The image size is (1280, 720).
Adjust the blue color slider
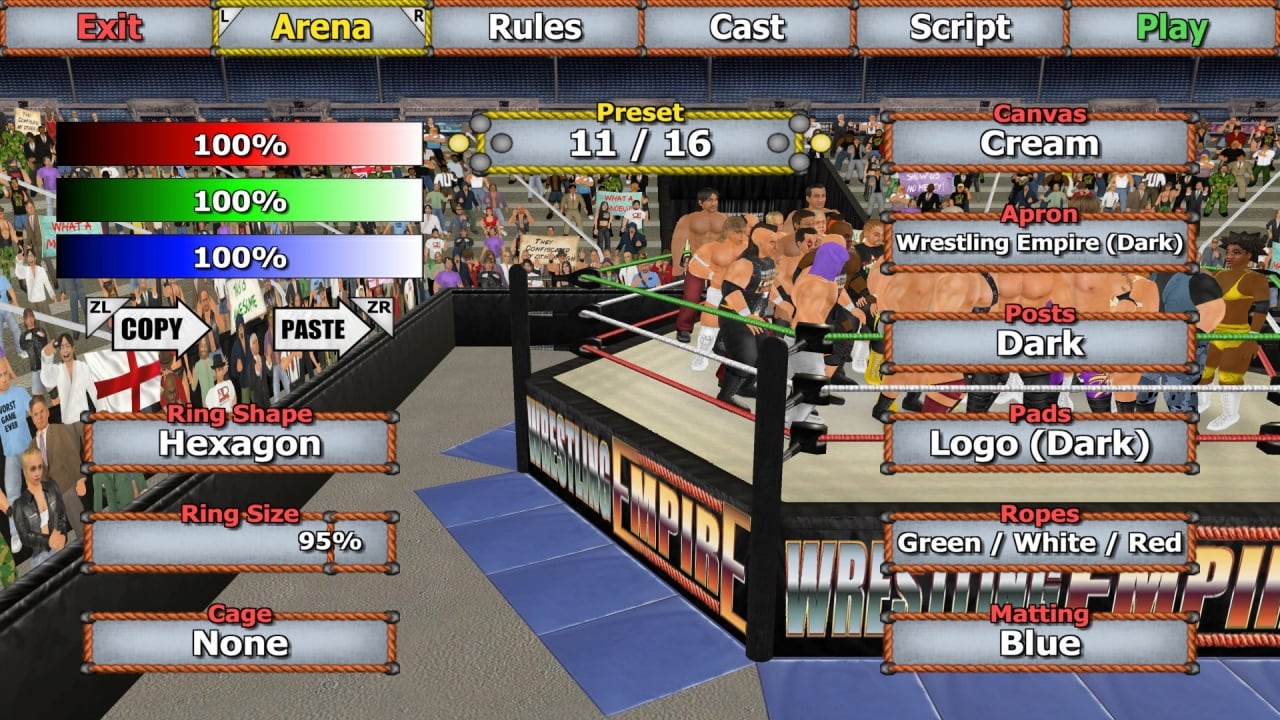[240, 257]
